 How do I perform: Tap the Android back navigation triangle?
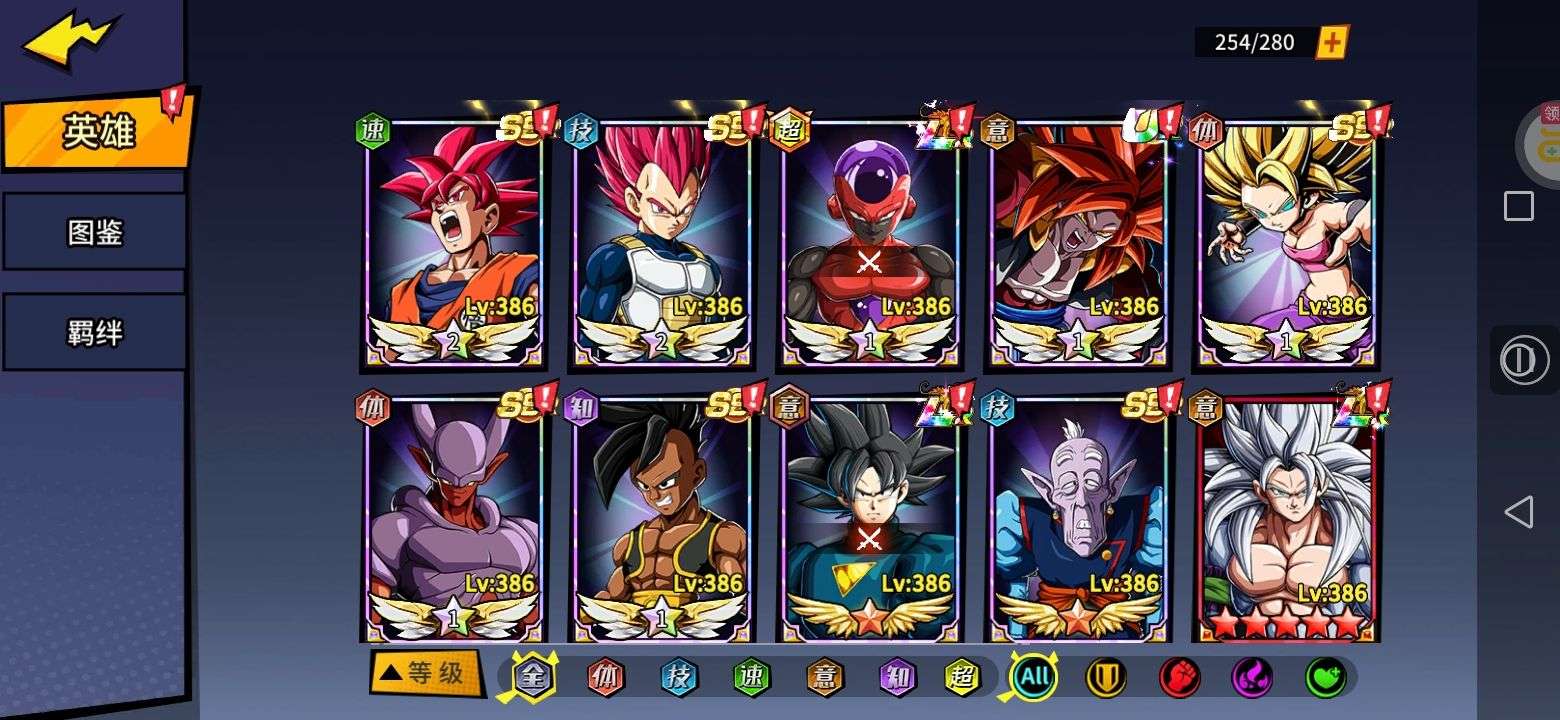pos(1518,512)
